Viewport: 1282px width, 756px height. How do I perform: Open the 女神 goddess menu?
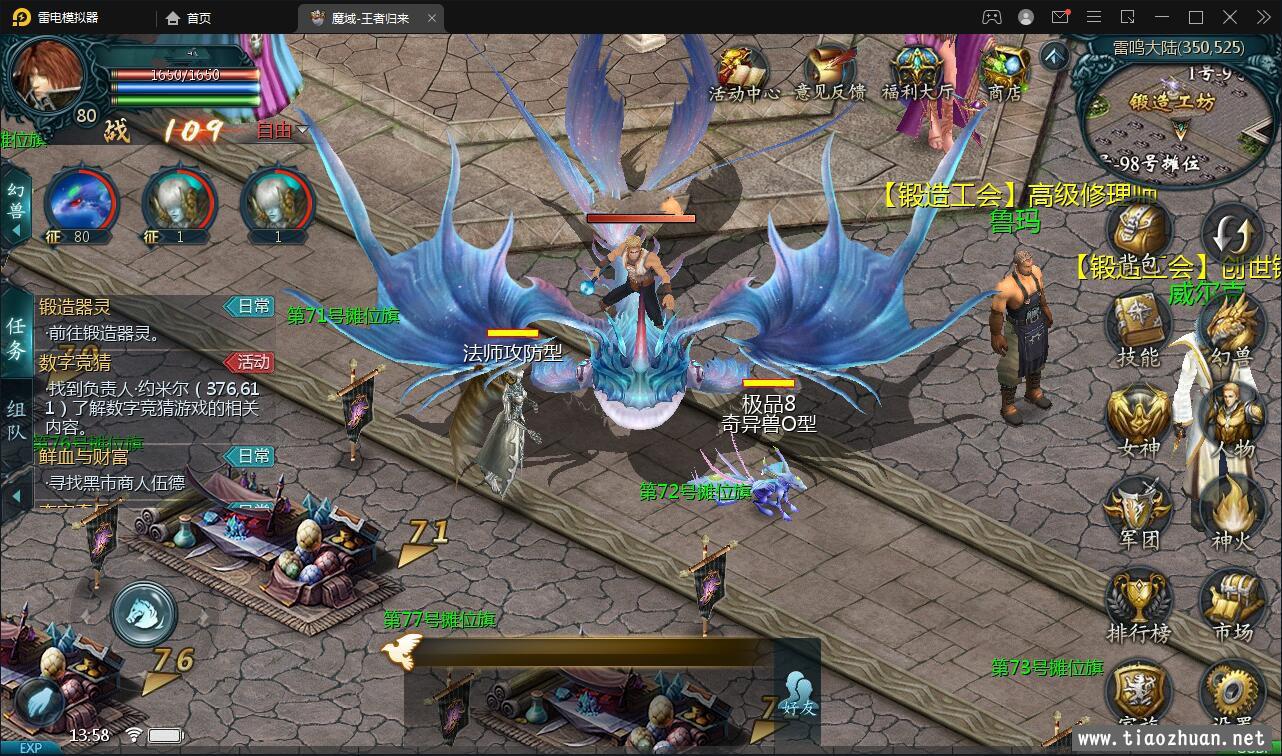coord(1138,420)
